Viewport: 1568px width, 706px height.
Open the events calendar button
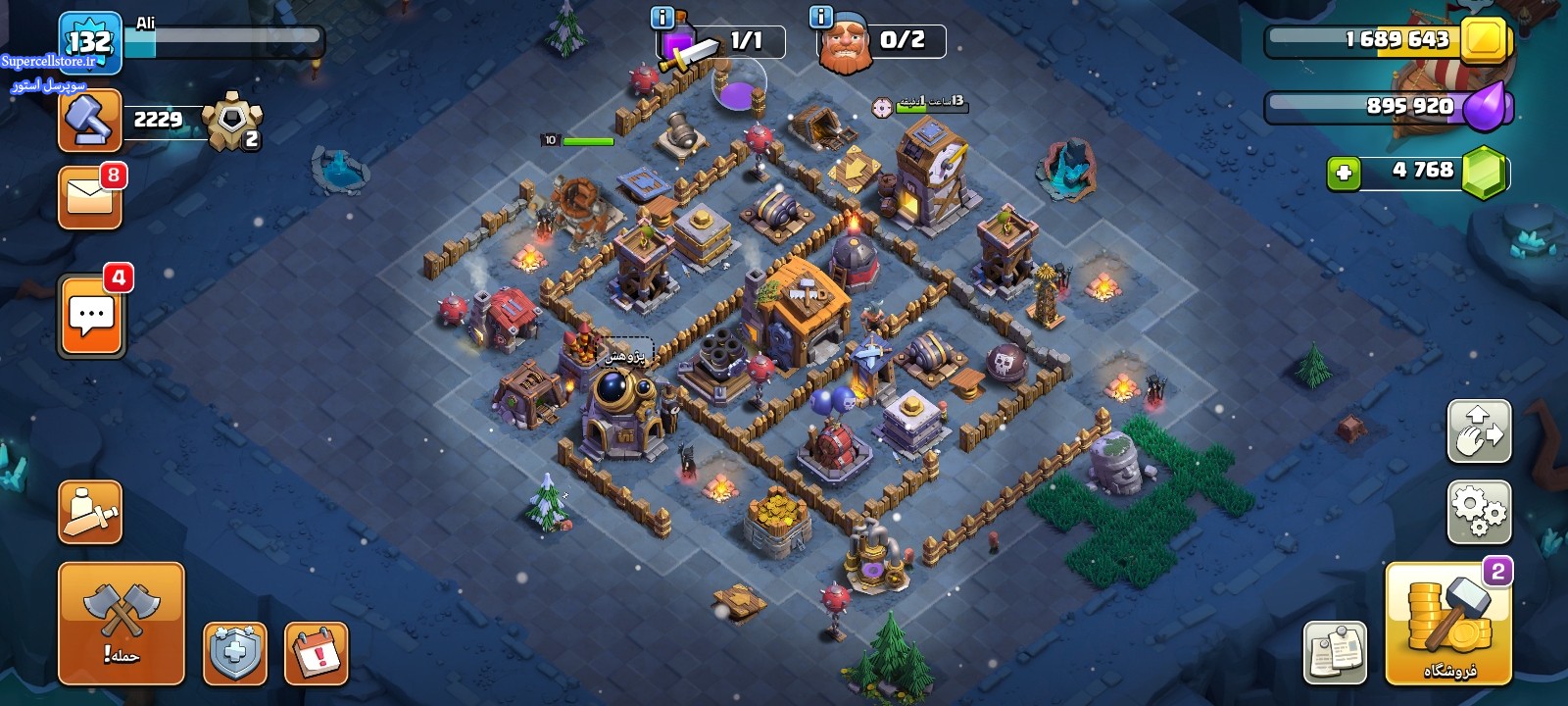(x=317, y=653)
